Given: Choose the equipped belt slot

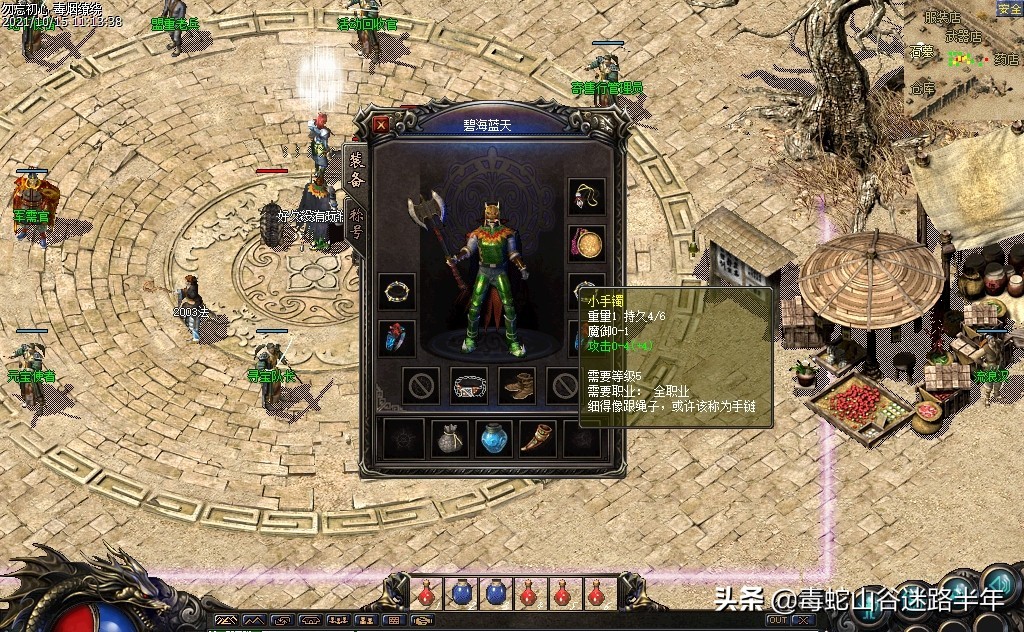Looking at the screenshot, I should point(469,386).
